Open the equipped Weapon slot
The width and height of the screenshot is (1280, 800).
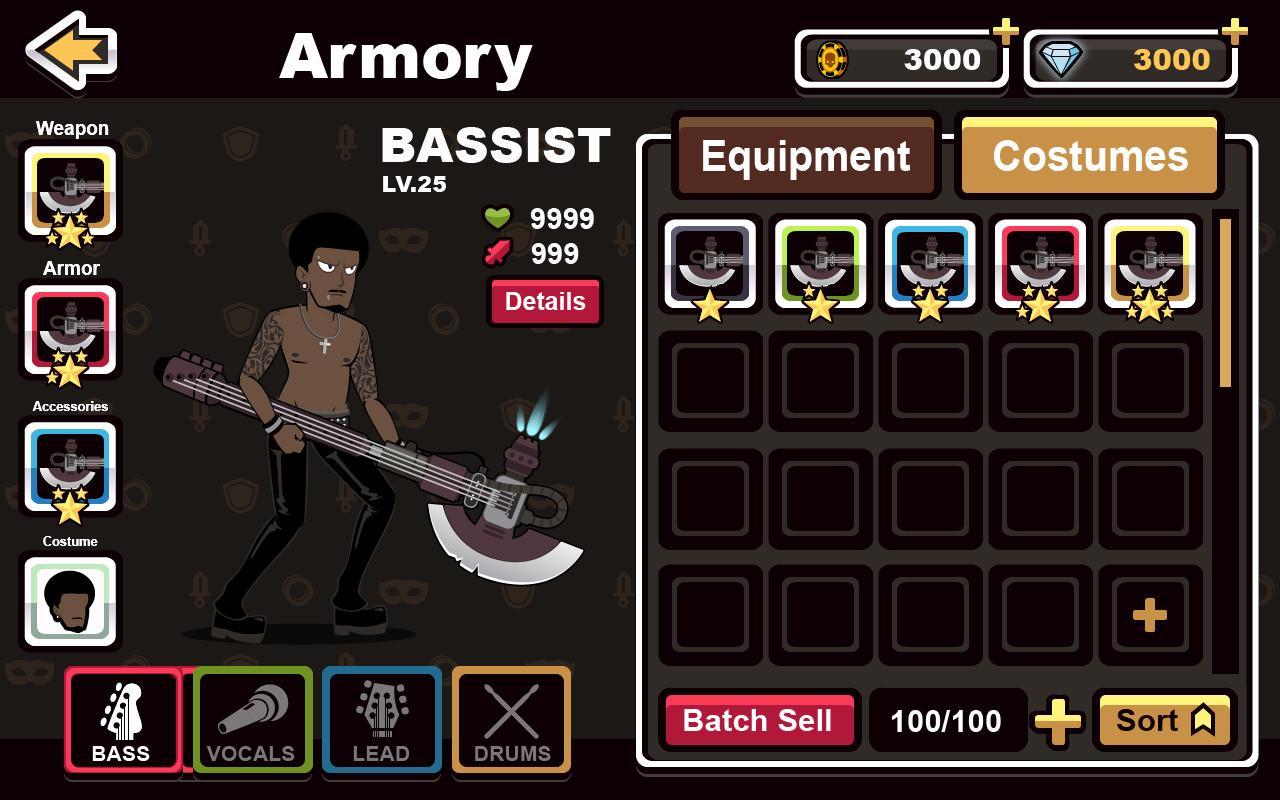pos(70,193)
